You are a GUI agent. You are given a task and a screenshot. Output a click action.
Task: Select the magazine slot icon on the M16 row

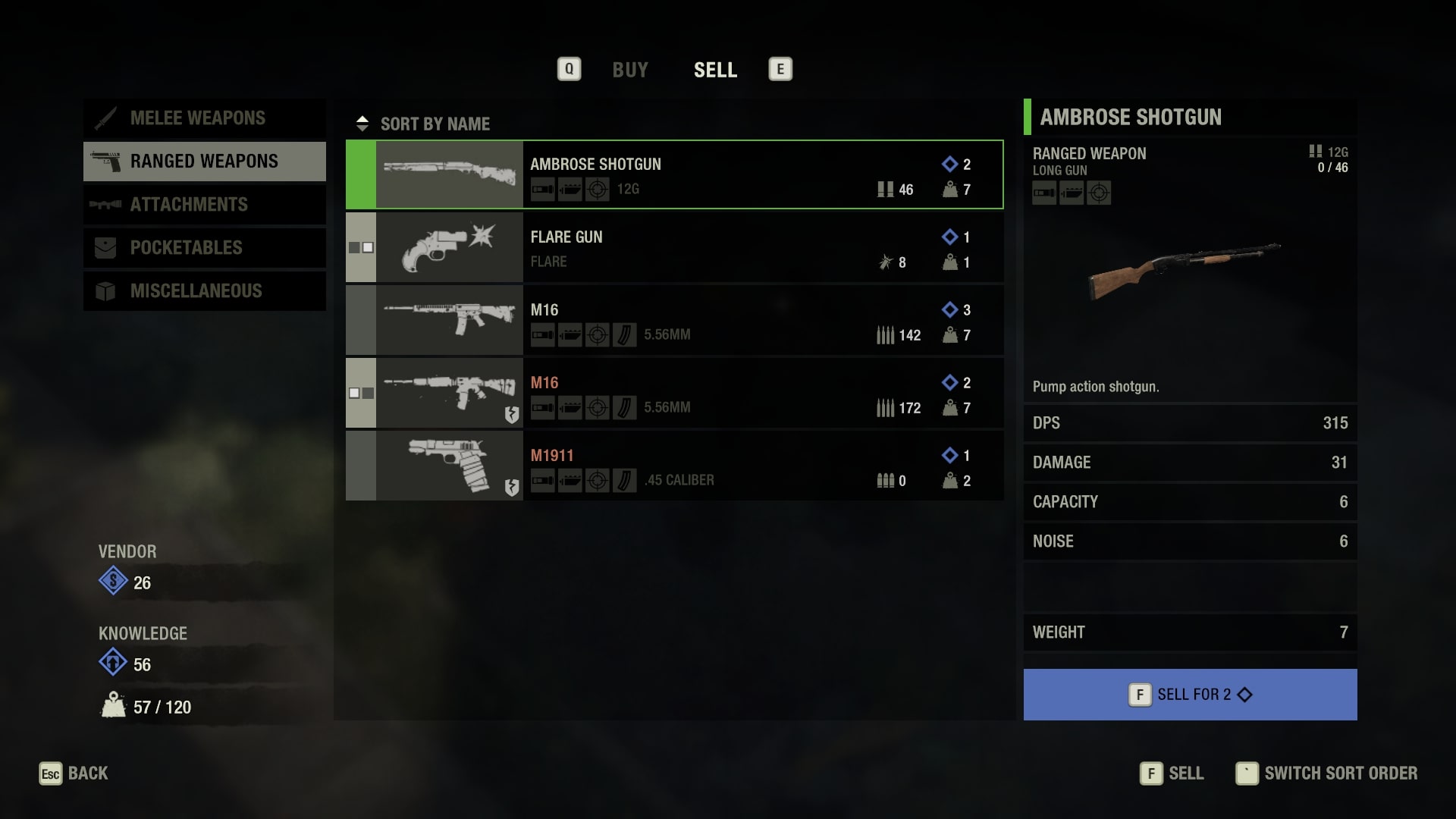[624, 334]
